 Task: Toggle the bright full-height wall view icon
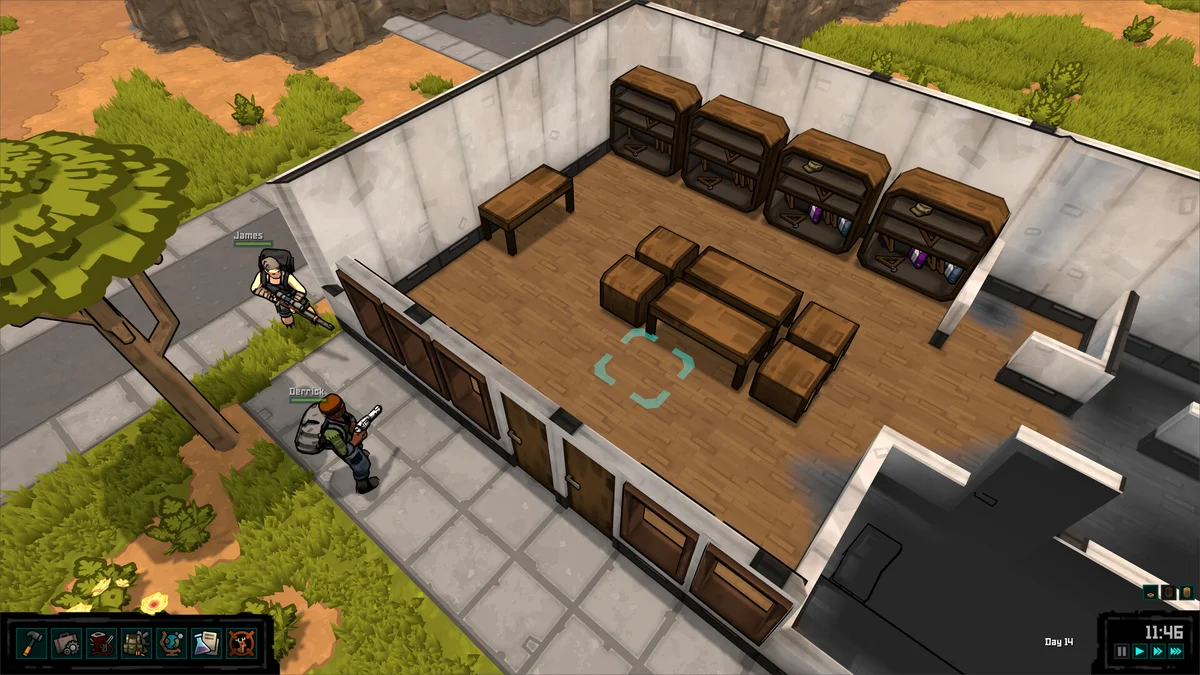(1186, 593)
